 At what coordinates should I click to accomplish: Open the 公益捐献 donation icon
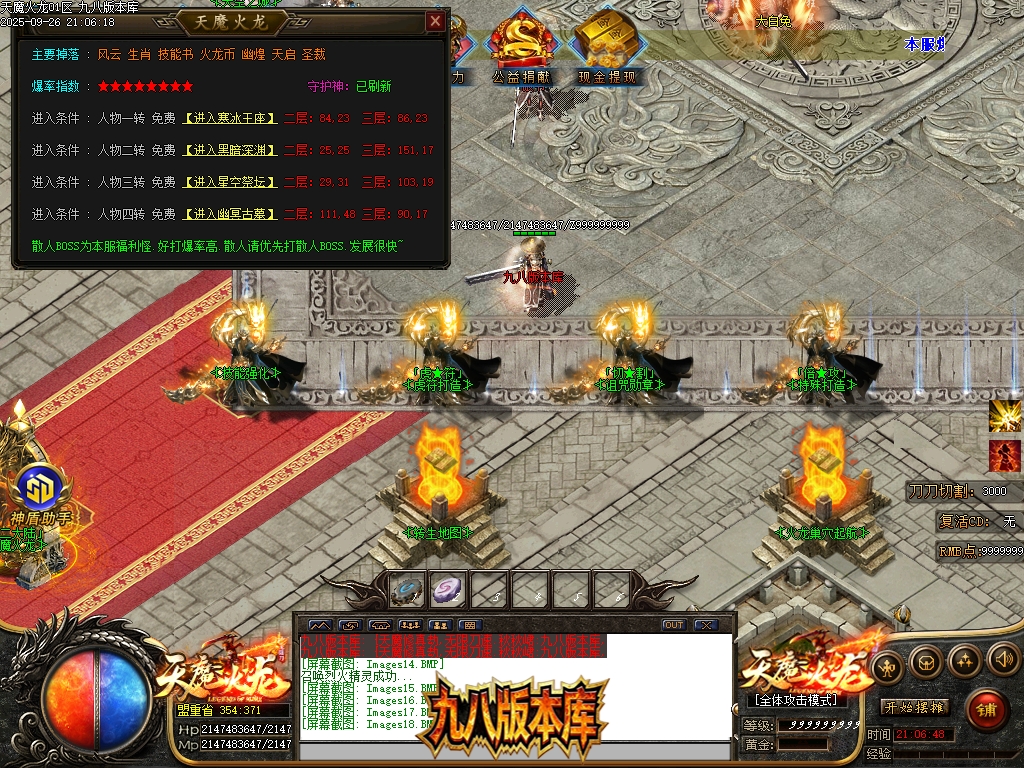(519, 47)
